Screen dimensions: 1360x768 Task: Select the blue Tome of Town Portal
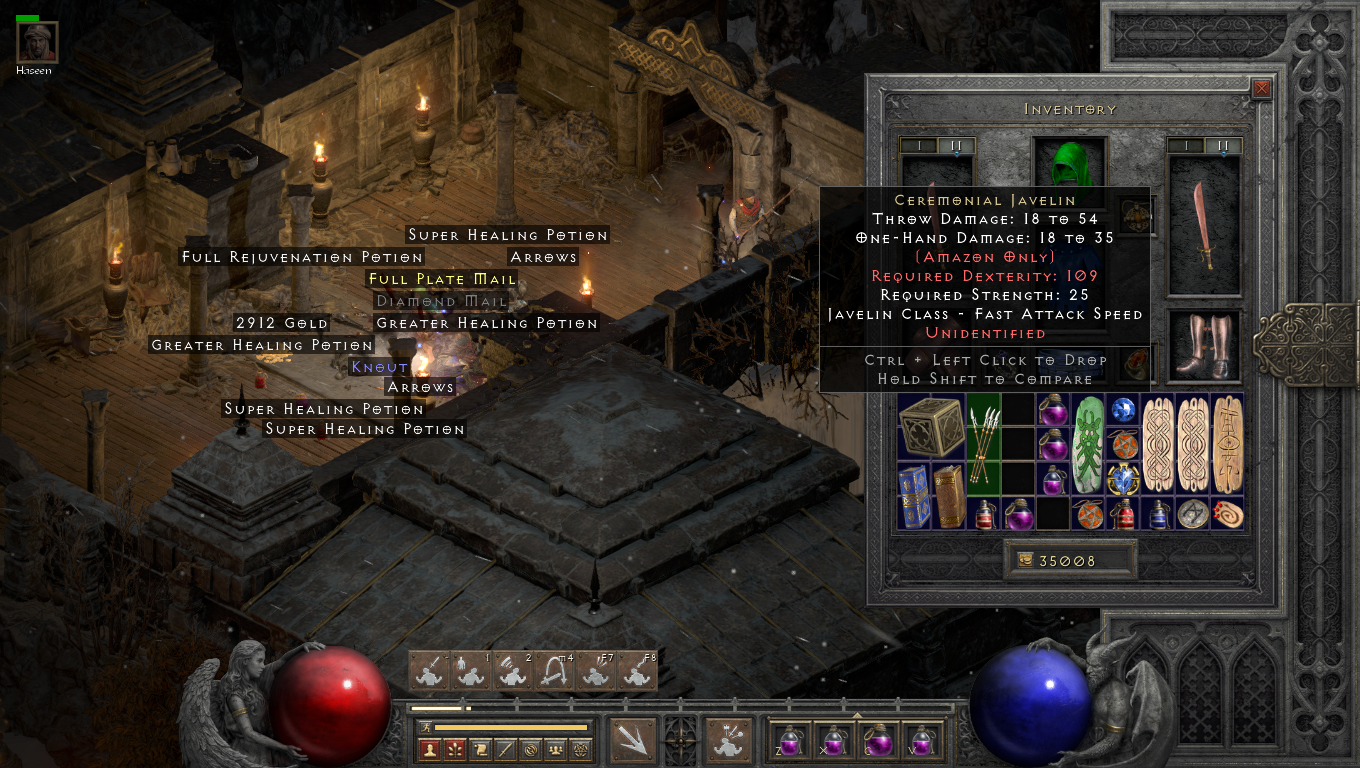[913, 495]
